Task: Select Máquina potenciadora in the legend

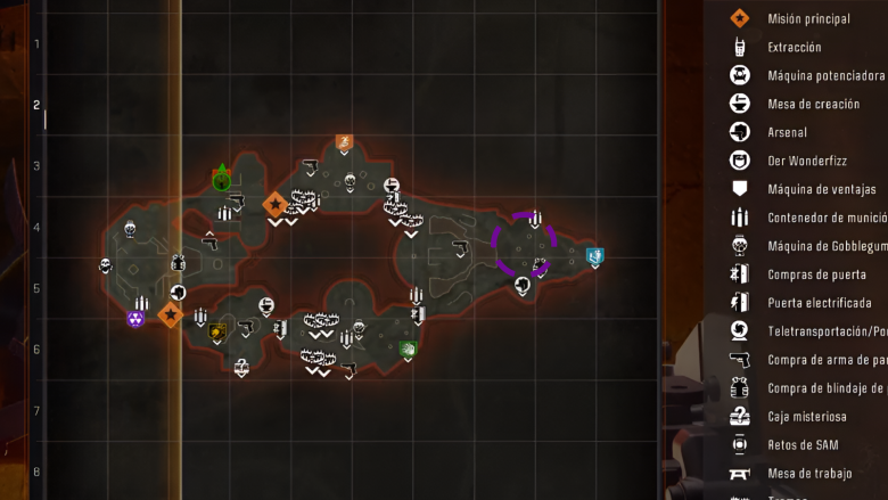Action: tap(825, 75)
